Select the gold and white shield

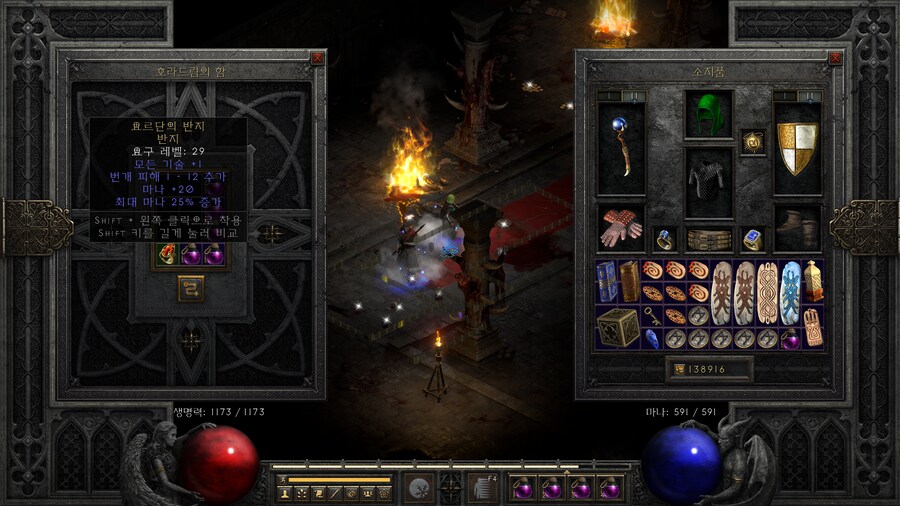coord(797,148)
